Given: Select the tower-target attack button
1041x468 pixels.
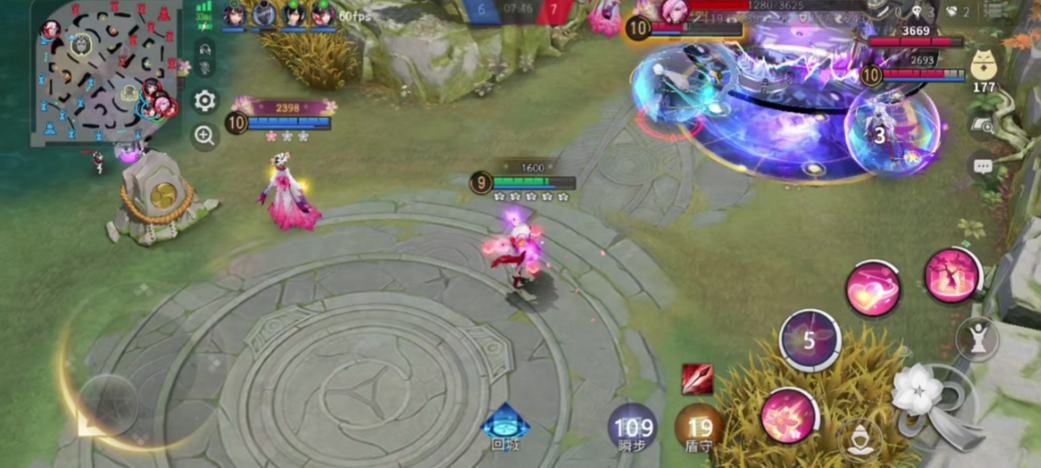Looking at the screenshot, I should pos(976,339).
